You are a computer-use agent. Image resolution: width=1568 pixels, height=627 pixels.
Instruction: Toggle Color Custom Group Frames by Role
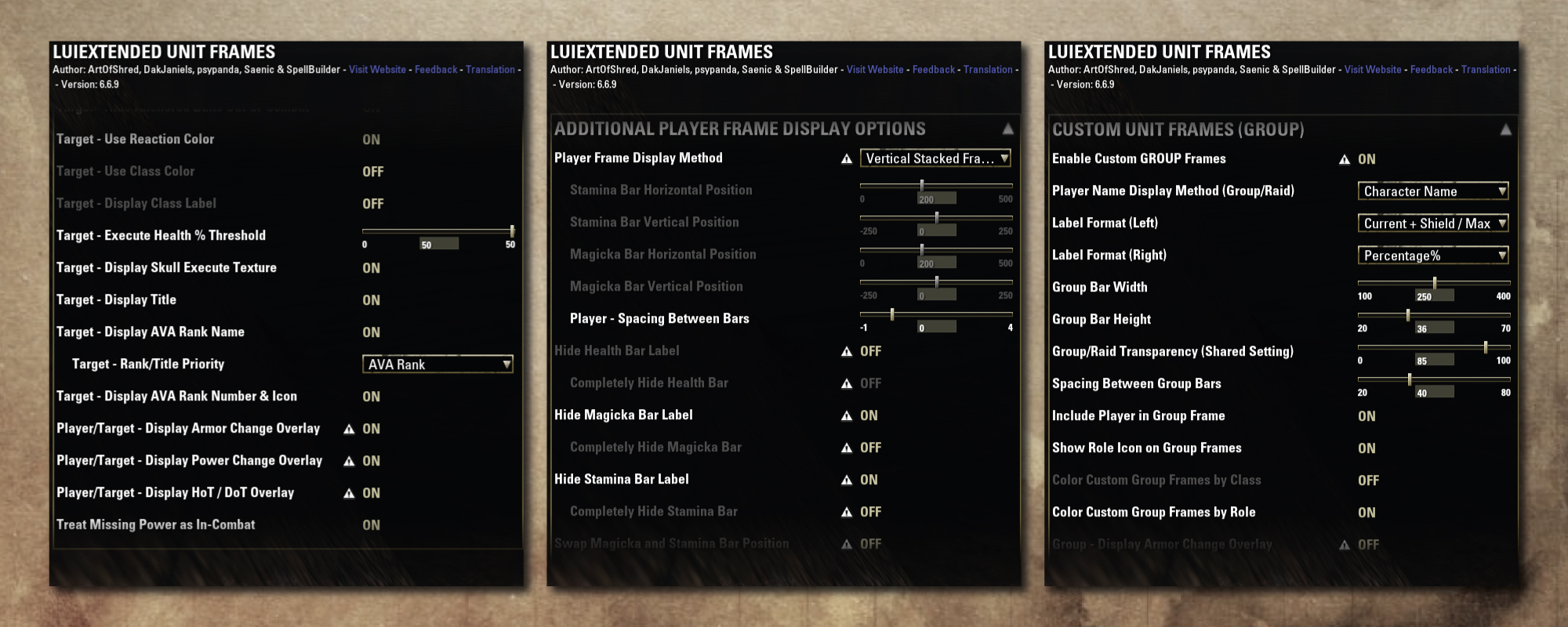(x=1367, y=513)
